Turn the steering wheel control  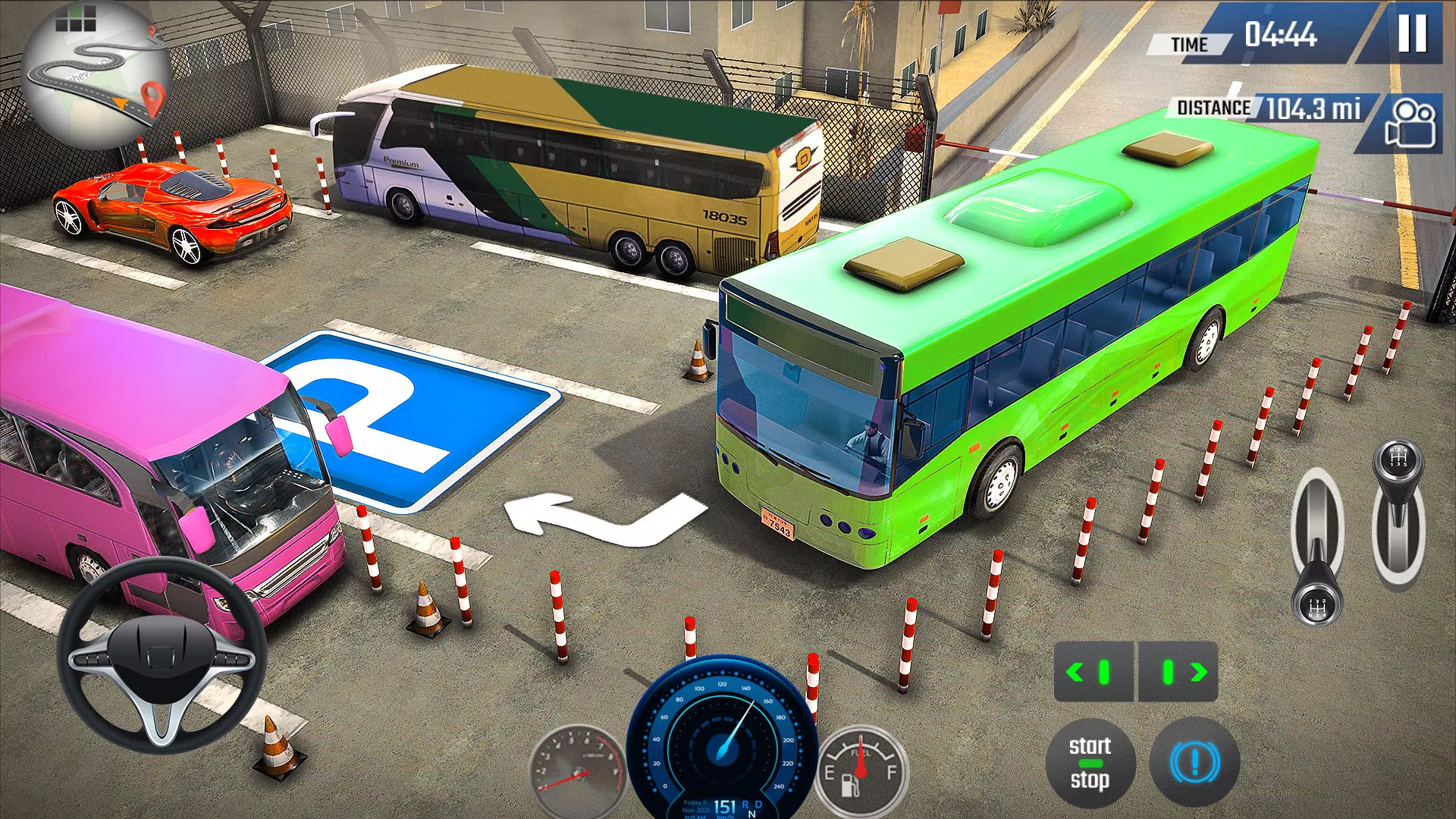coord(161,654)
